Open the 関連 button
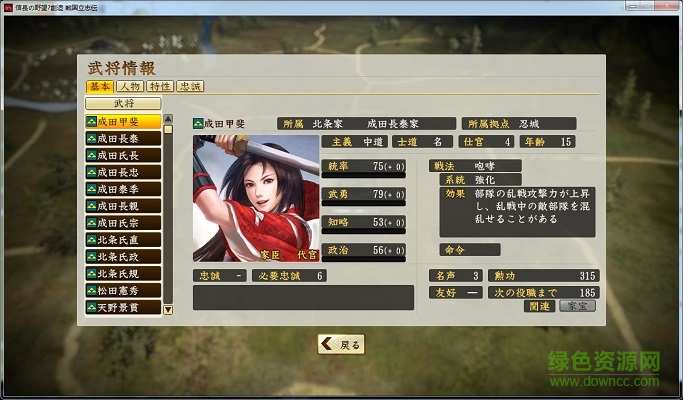Image resolution: width=683 pixels, height=400 pixels. (540, 306)
